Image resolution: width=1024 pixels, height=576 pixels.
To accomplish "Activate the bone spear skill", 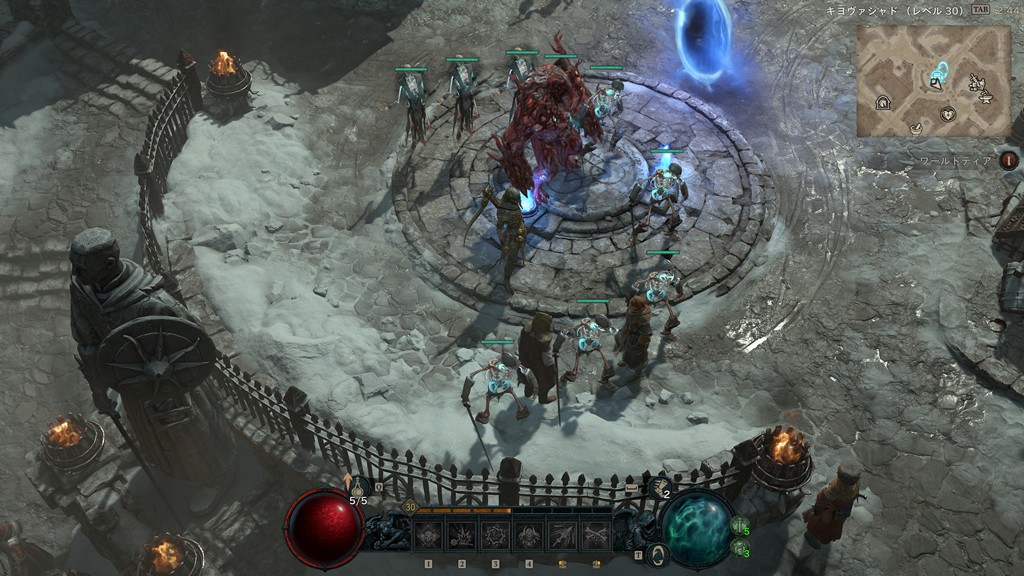I will (x=561, y=536).
